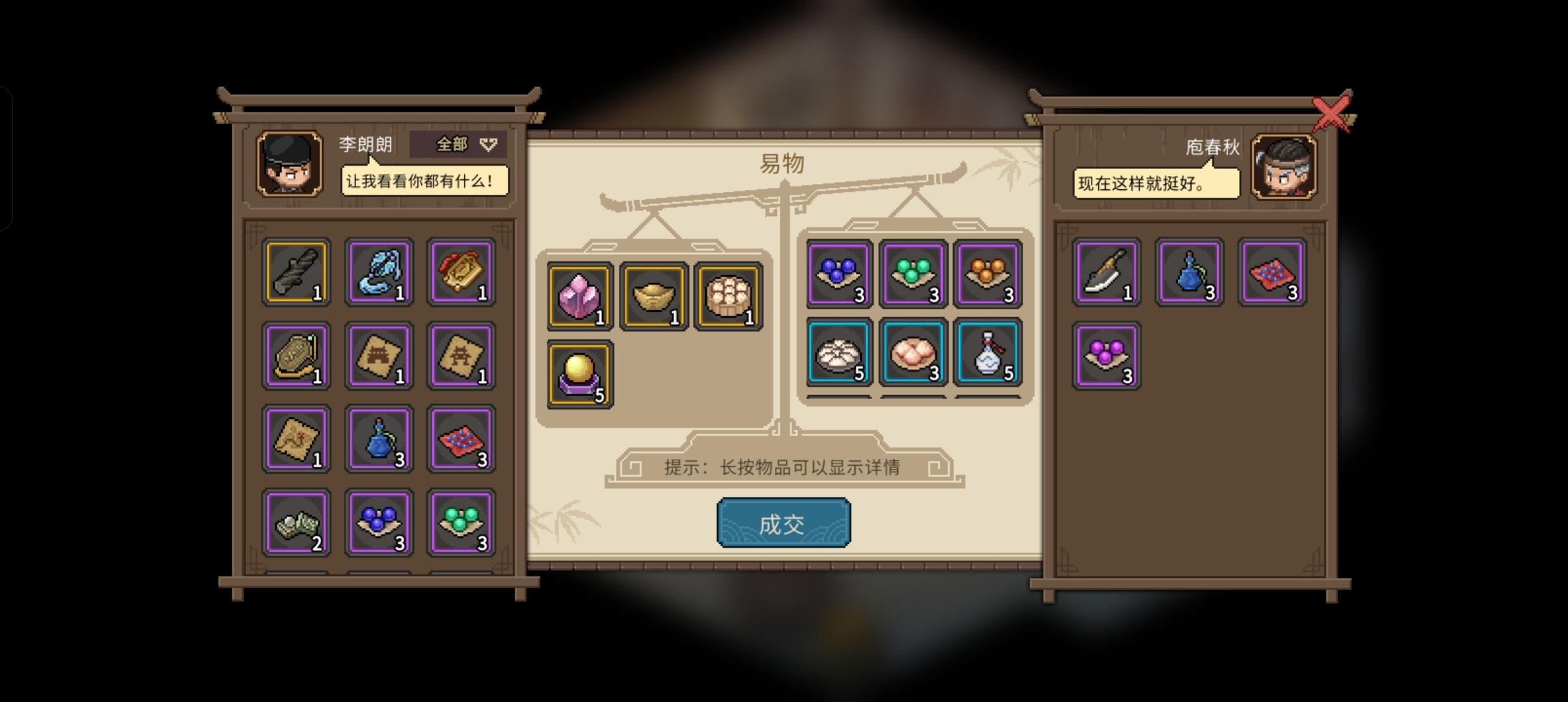Screen dimensions: 1568x702
Task: Click the basket of buns on the left pan
Action: click(728, 296)
